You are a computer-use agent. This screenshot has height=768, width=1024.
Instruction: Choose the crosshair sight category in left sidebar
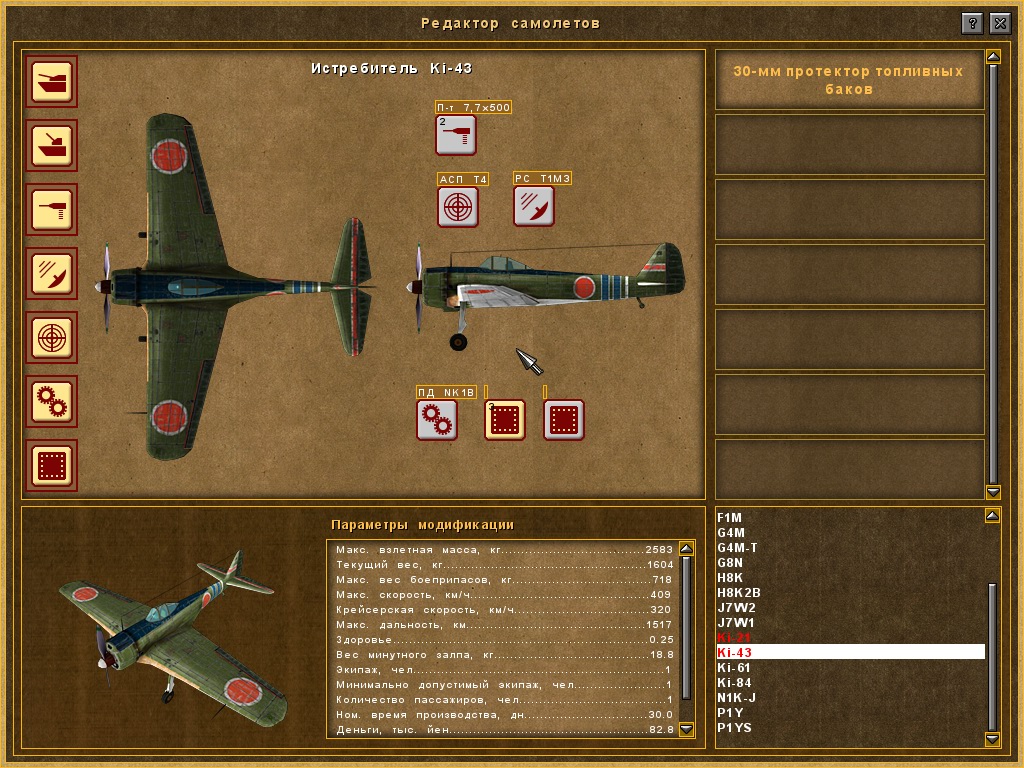point(51,338)
